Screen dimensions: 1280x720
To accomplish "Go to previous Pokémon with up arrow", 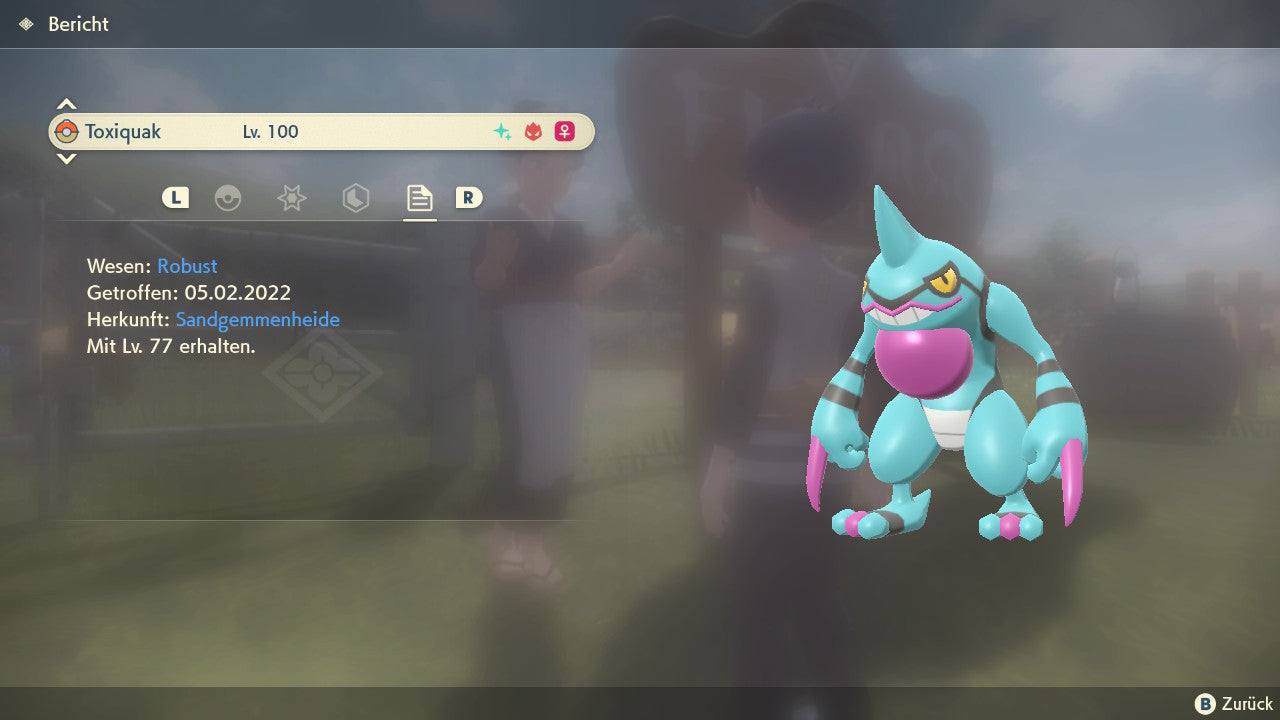I will 66,104.
